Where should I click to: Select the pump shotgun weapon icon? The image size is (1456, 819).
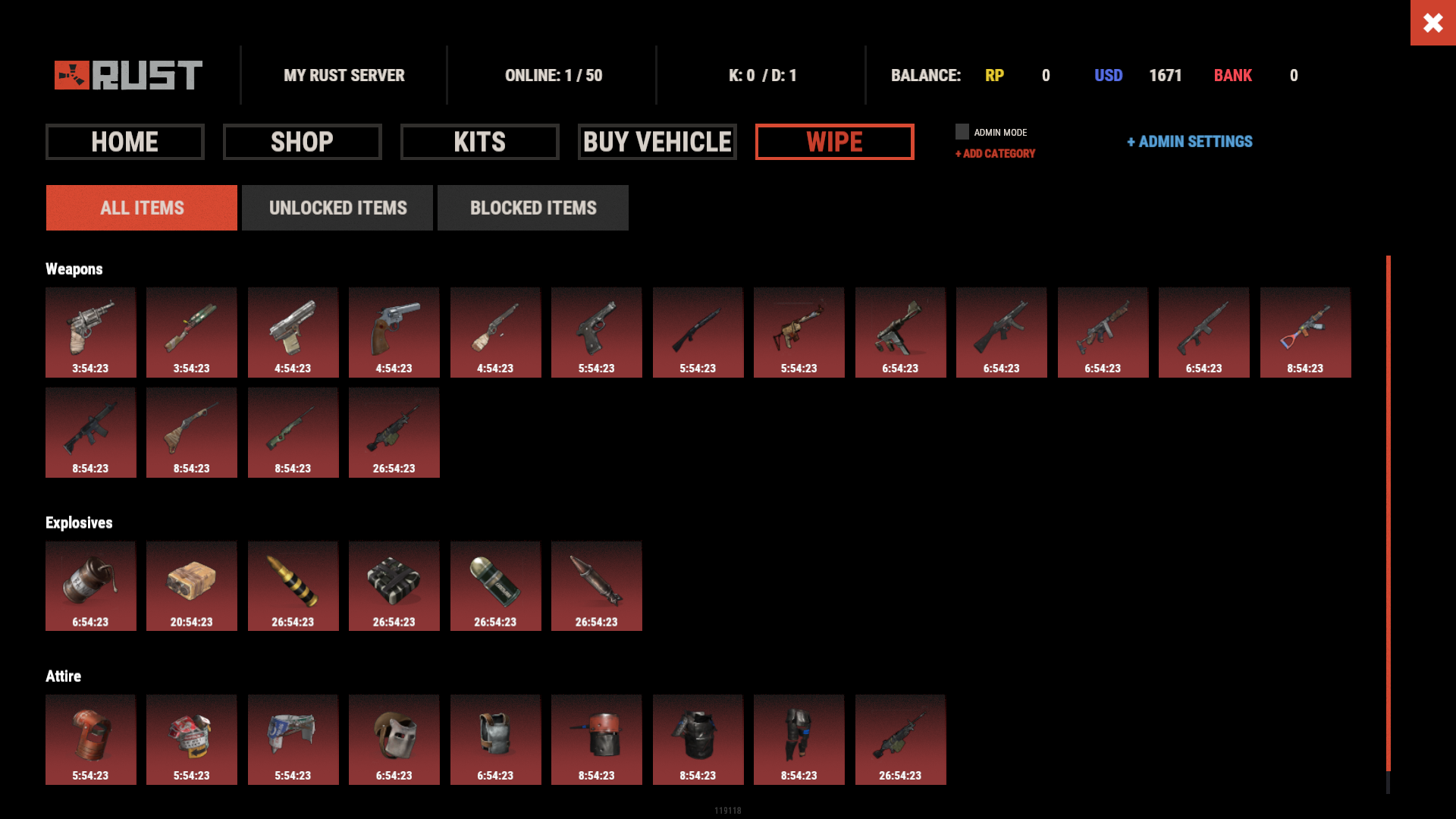coord(698,332)
